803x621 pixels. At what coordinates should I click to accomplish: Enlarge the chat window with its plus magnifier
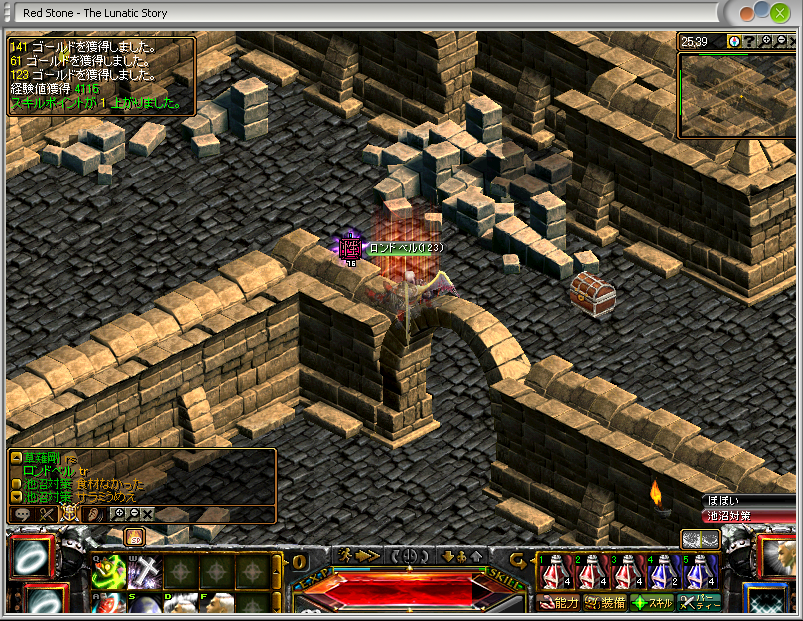pyautogui.click(x=120, y=513)
